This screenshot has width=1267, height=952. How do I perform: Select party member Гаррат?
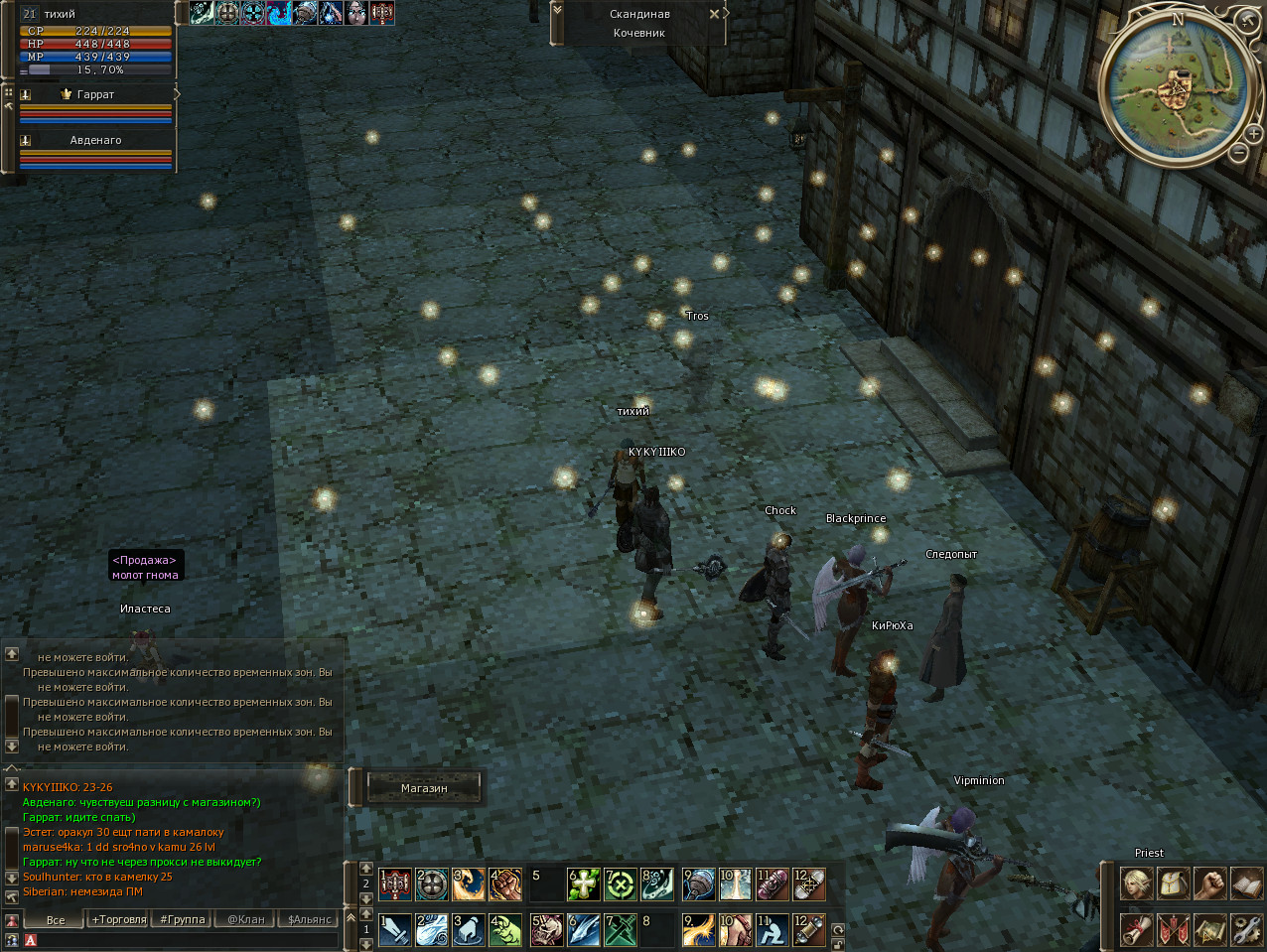click(x=95, y=94)
